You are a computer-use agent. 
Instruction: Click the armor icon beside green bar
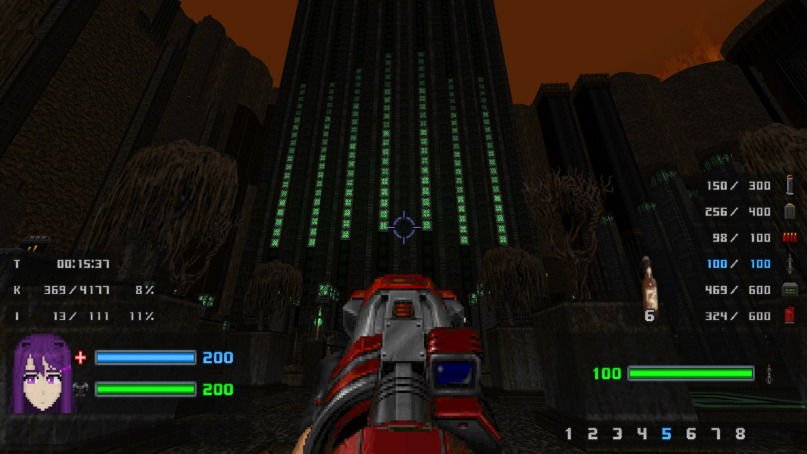pos(81,389)
